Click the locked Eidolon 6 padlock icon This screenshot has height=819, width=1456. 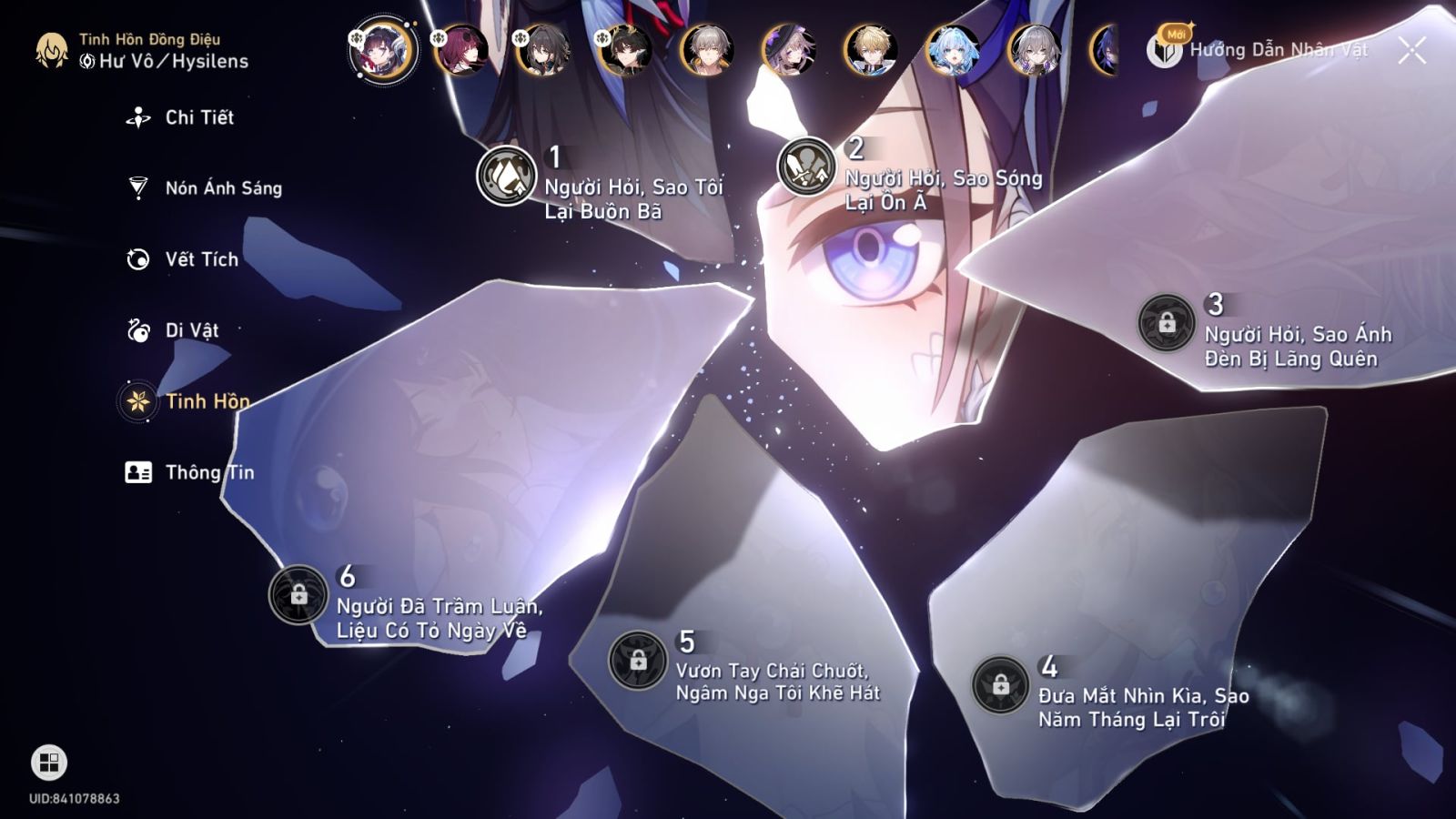[298, 596]
